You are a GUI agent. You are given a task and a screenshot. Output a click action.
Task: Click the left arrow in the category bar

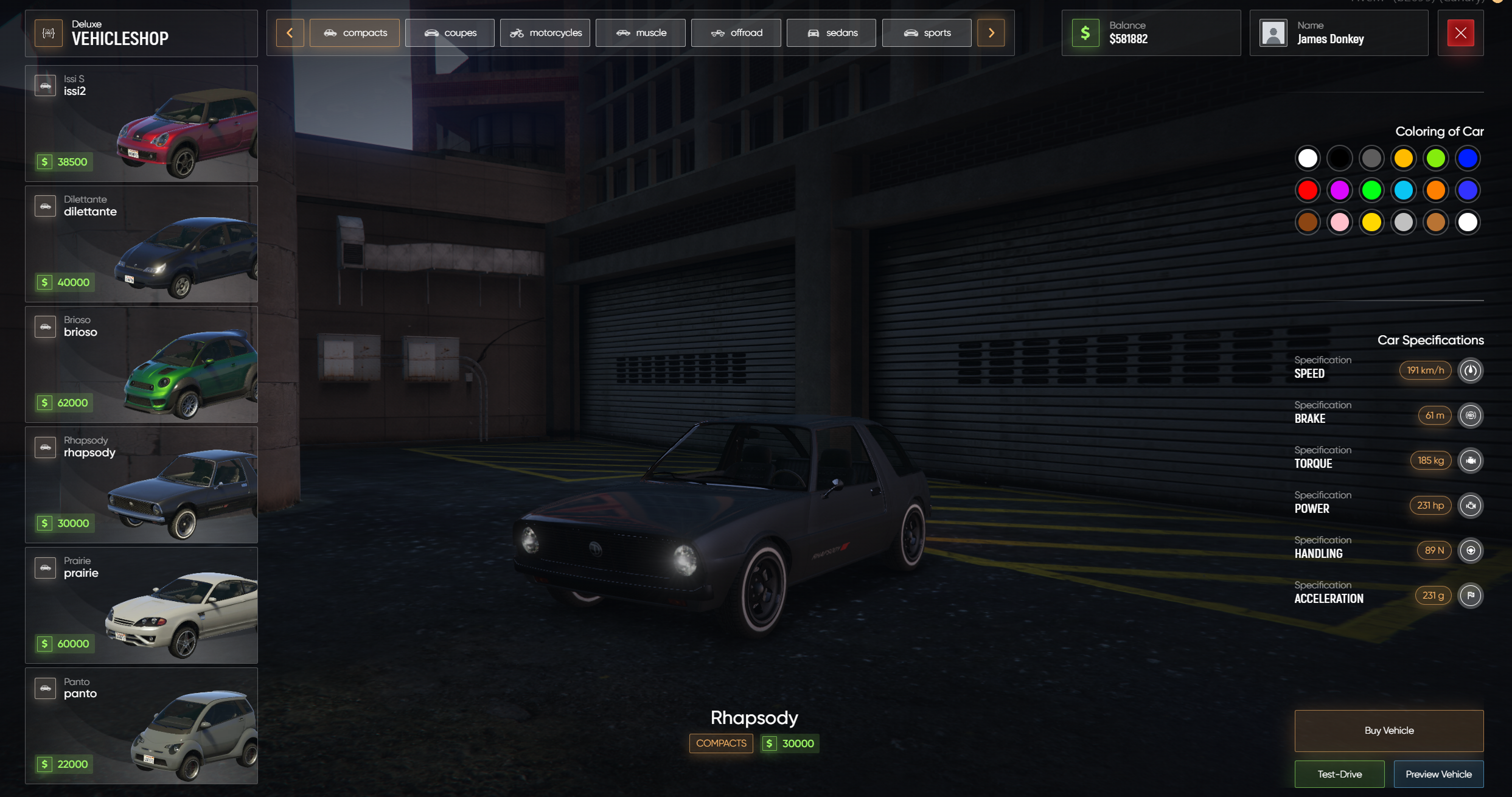290,33
